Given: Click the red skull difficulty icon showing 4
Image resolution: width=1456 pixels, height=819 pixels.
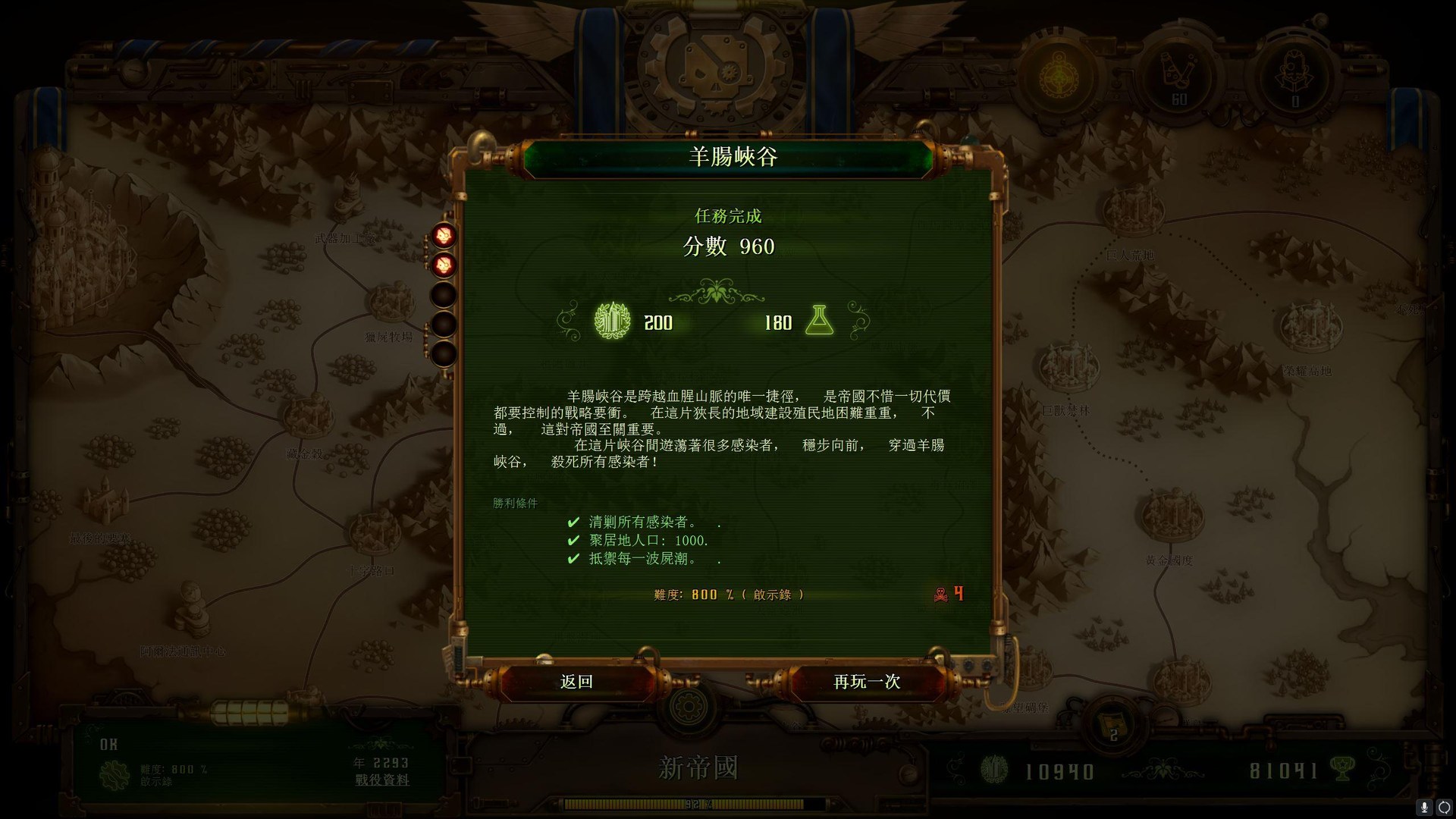Looking at the screenshot, I should point(940,595).
